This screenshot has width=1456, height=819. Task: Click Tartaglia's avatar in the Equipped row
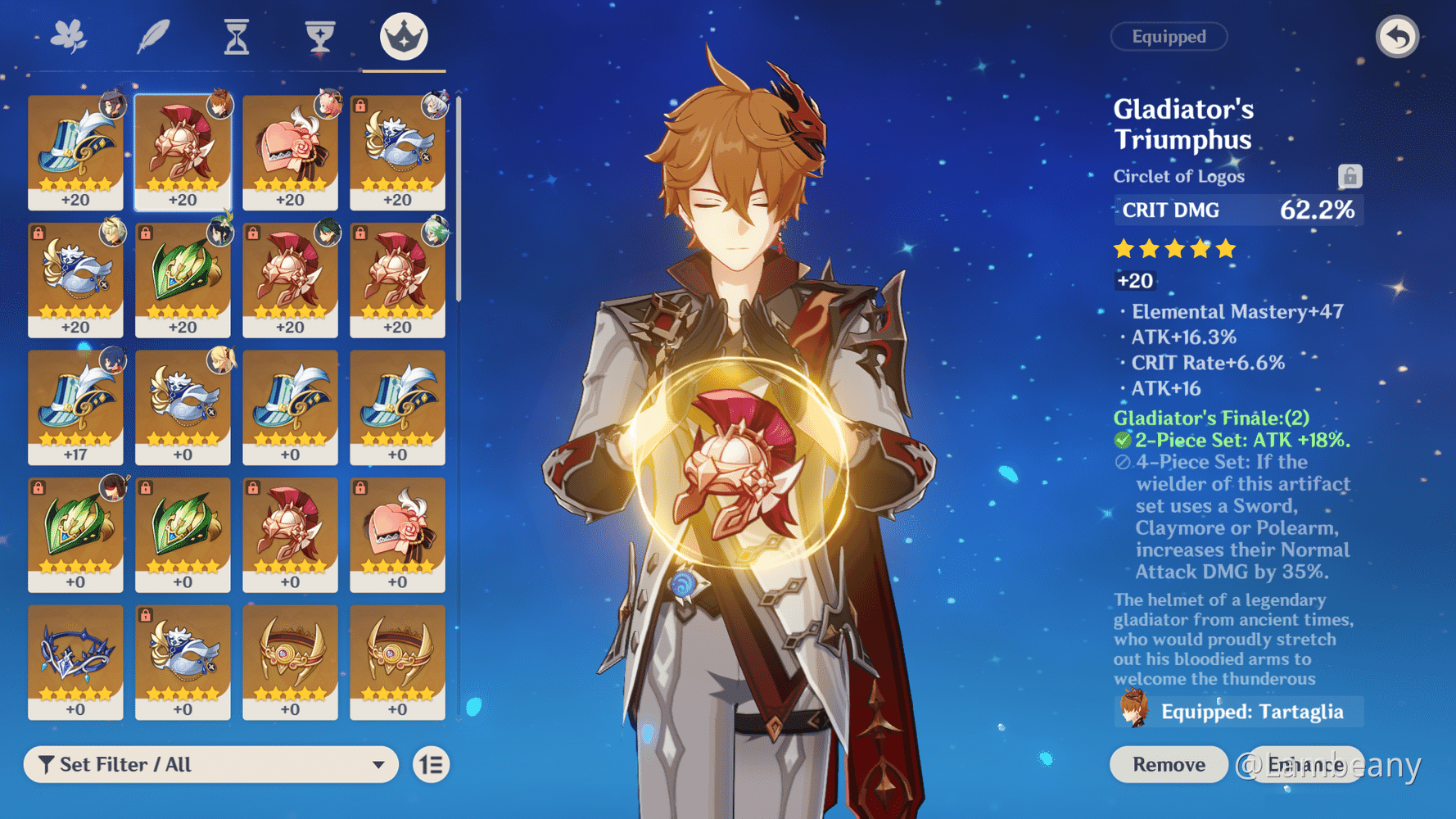pos(1133,712)
